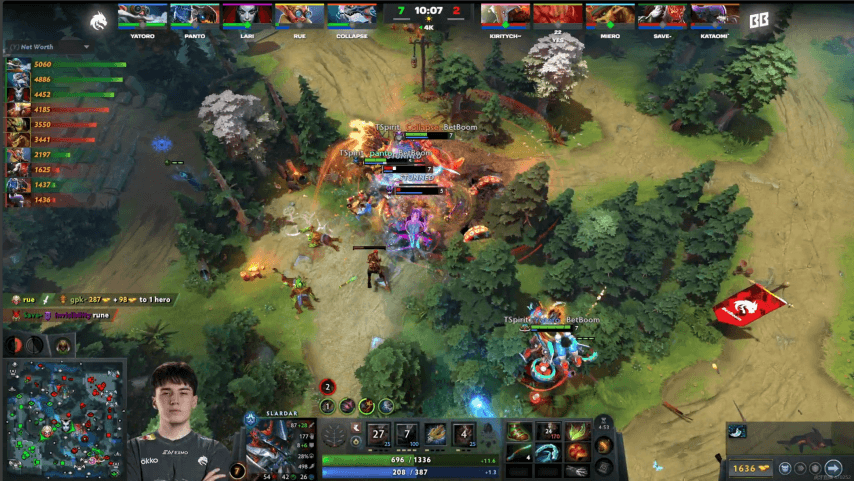Viewport: 854px width, 481px height.
Task: Choose Miero's hero portrait in top bar
Action: tap(611, 15)
